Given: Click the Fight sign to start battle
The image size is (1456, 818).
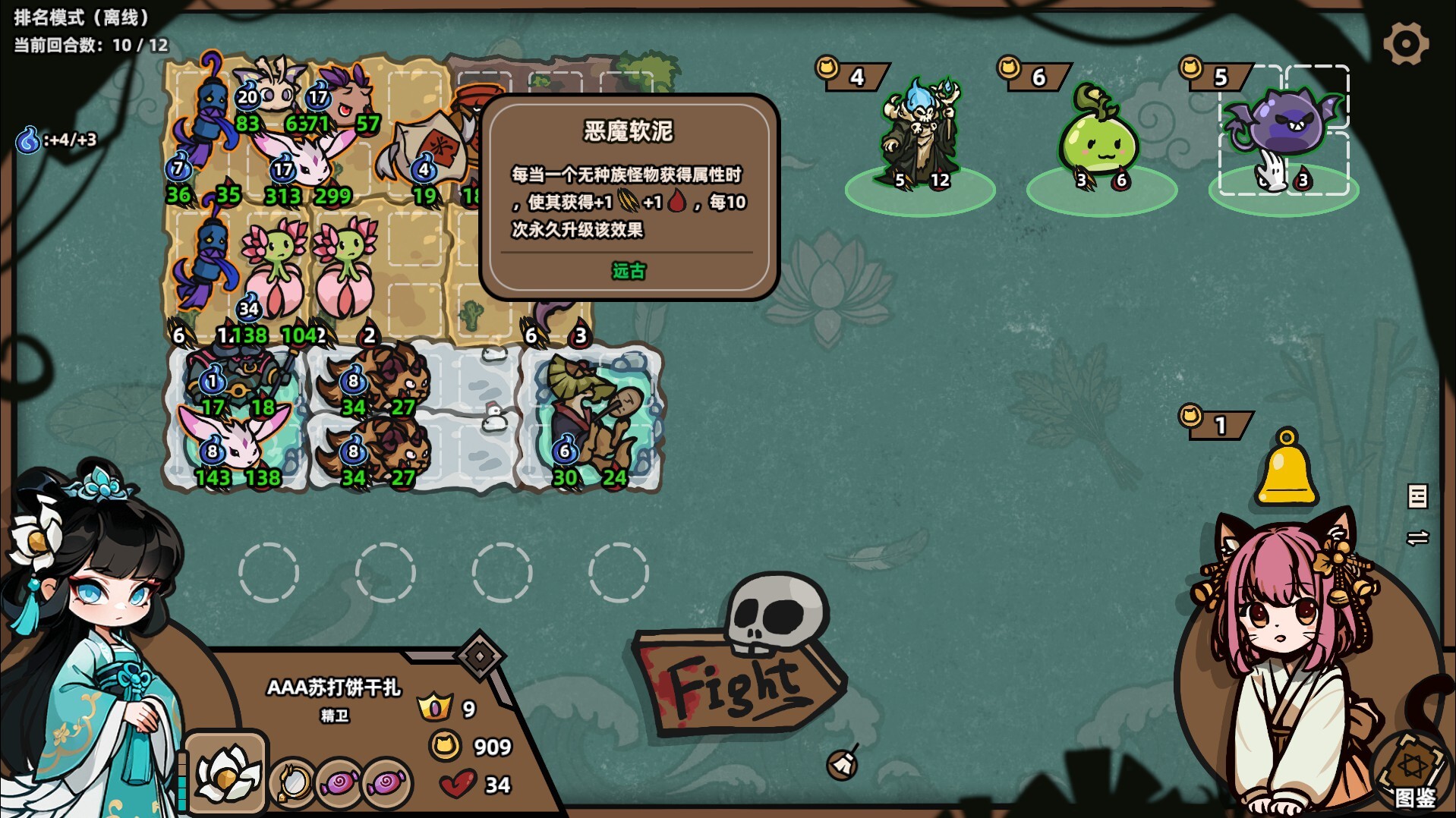Looking at the screenshot, I should (x=733, y=683).
